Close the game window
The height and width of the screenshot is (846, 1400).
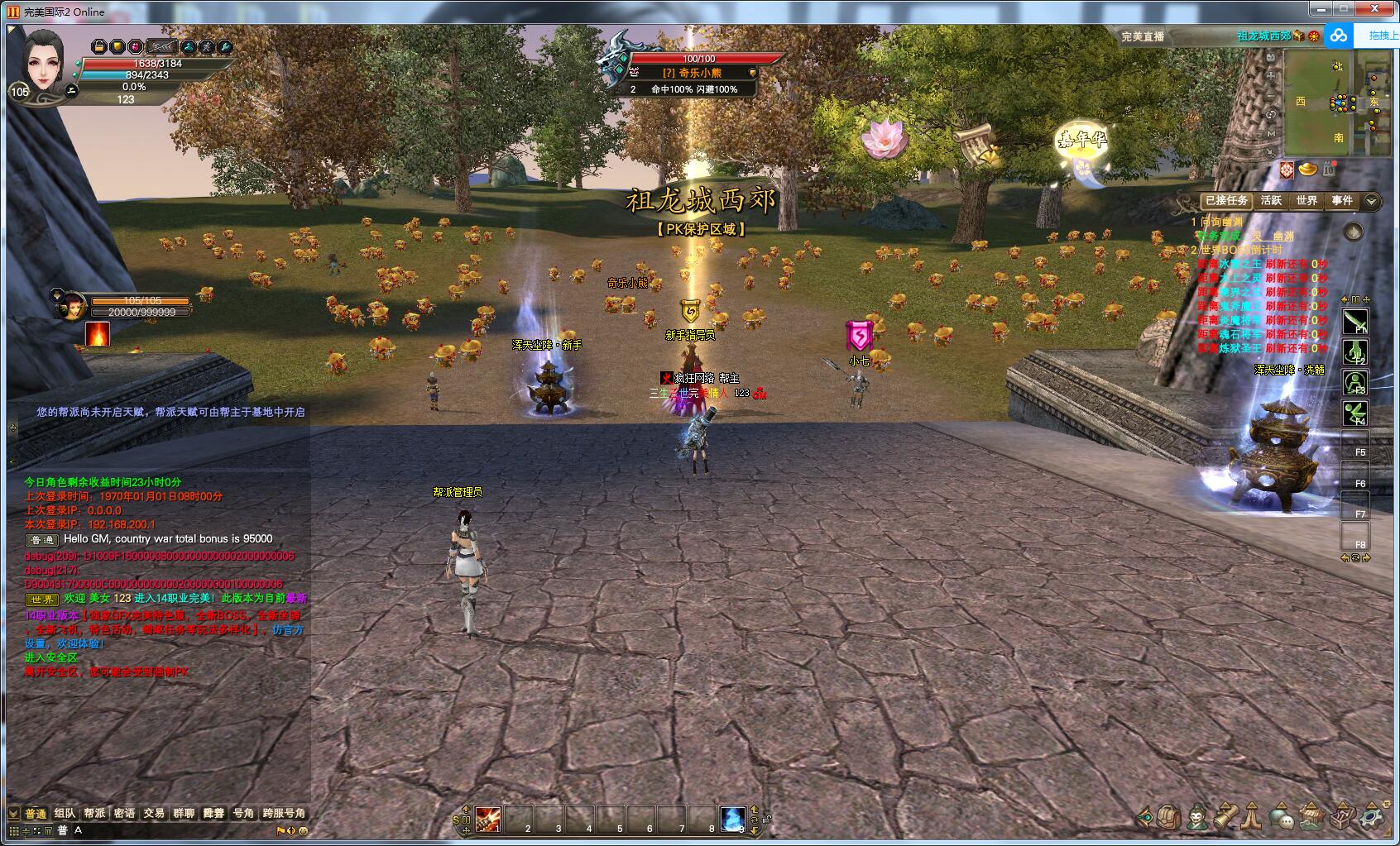click(x=1381, y=9)
